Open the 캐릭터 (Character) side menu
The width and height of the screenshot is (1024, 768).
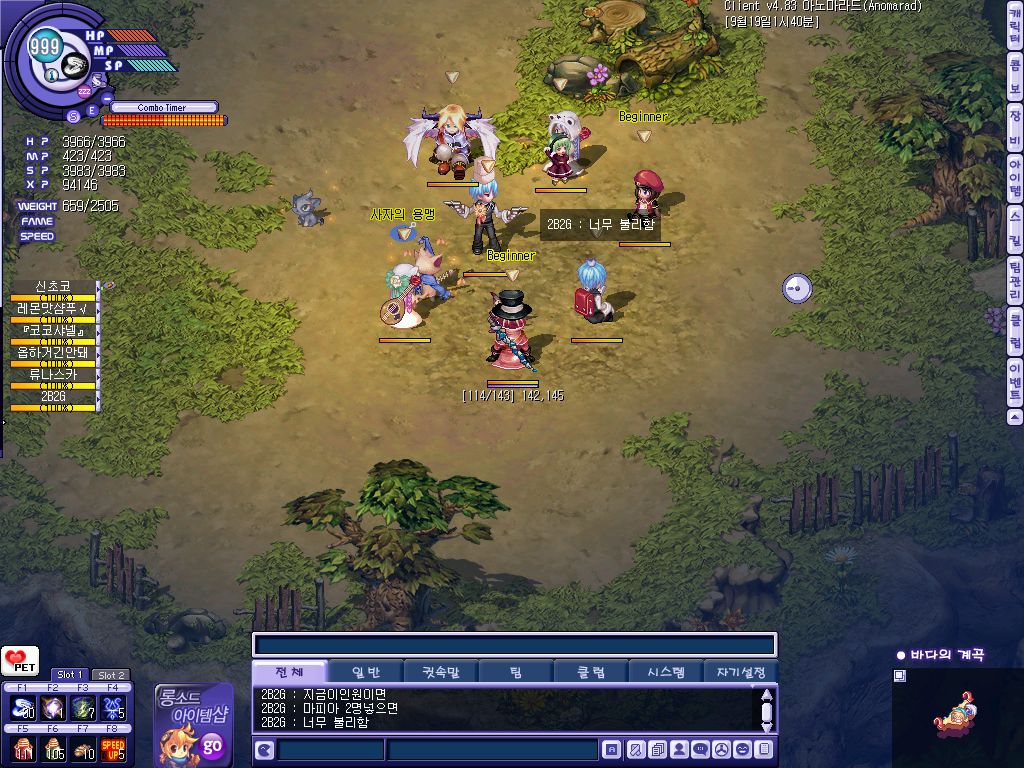(x=1015, y=25)
